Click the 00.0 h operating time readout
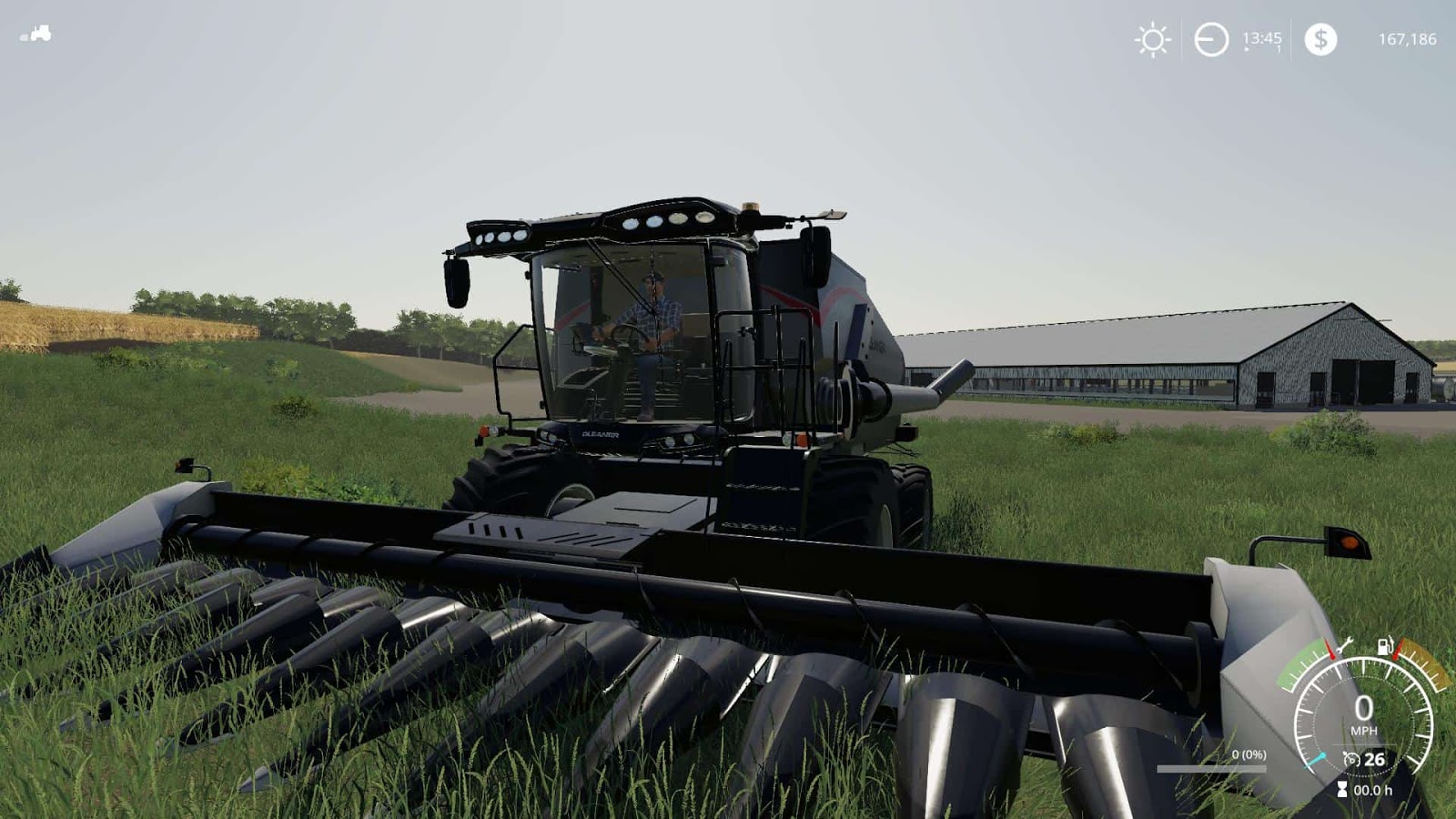This screenshot has width=1456, height=819. pyautogui.click(x=1372, y=790)
